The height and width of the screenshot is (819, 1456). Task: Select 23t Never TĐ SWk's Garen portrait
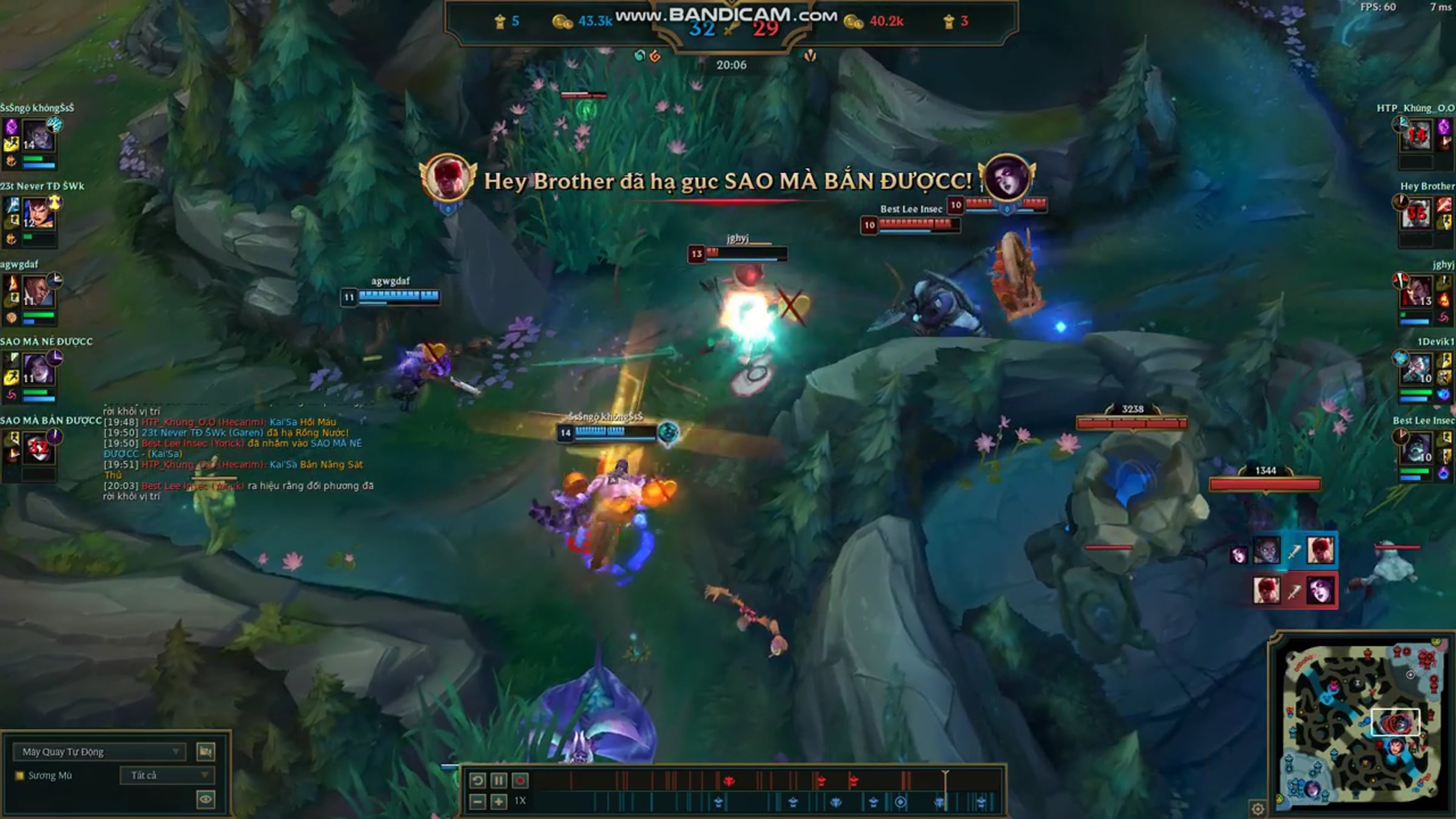pyautogui.click(x=38, y=213)
